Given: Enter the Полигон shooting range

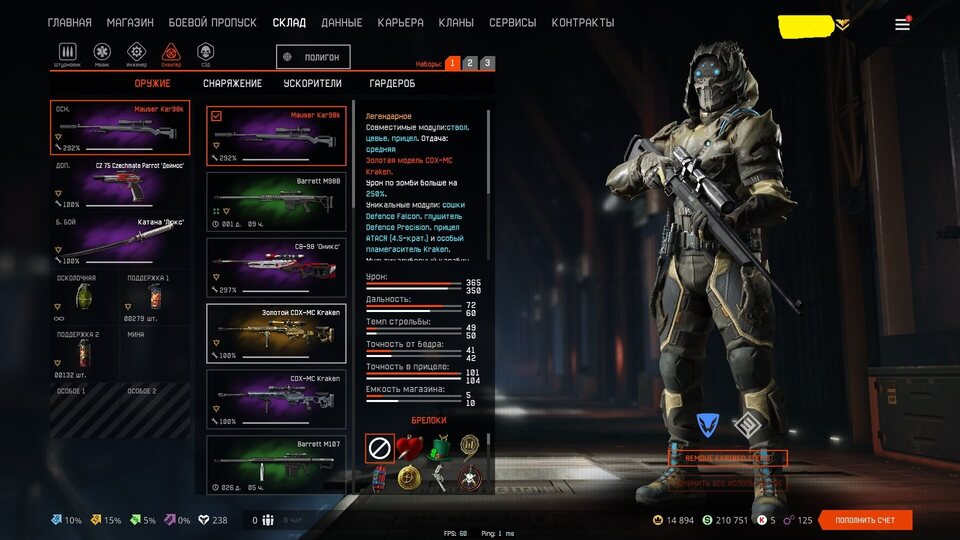Looking at the screenshot, I should coord(314,58).
